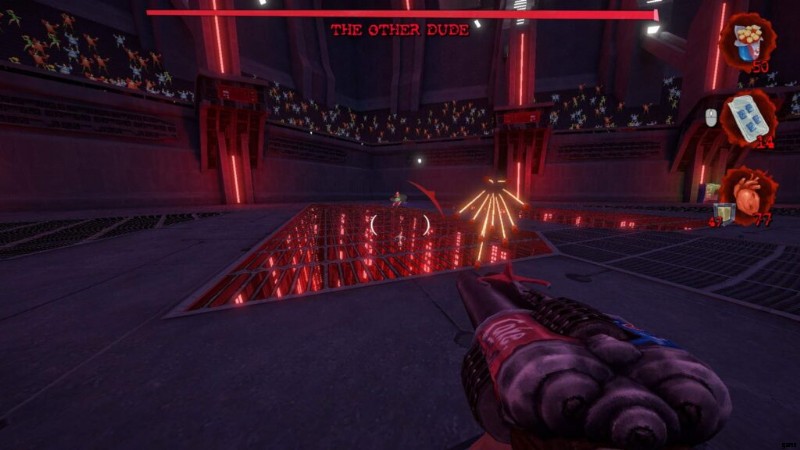
Task: Click the small armor crate icon
Action: pyautogui.click(x=726, y=210)
